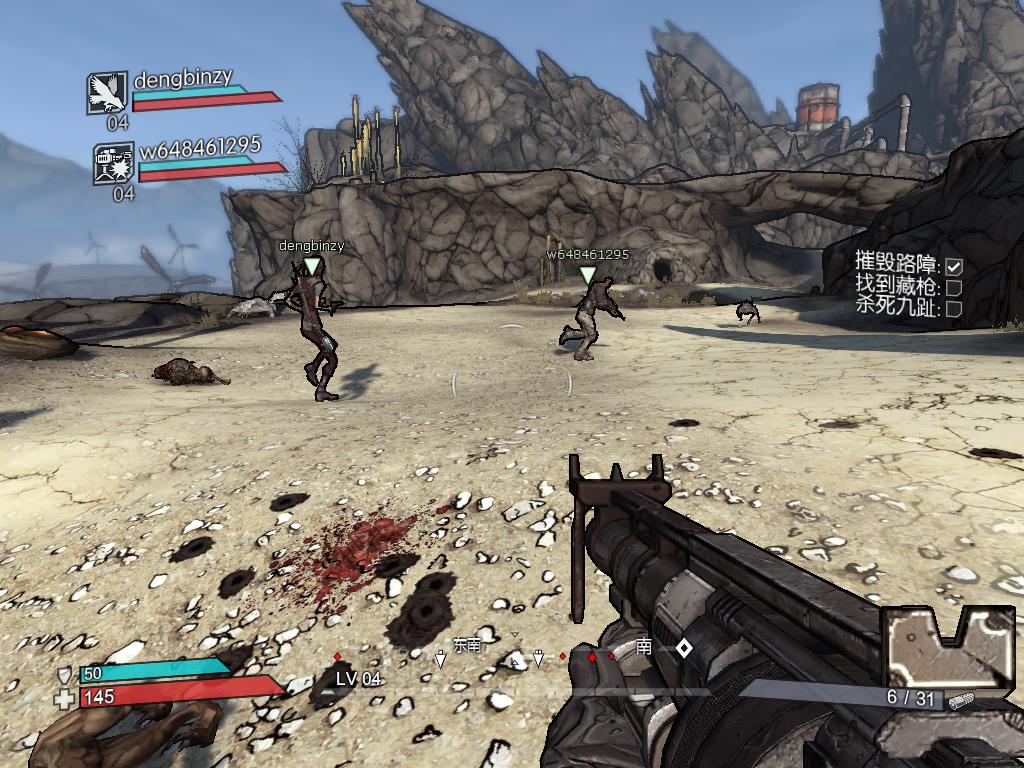Click the 摧毁路障 objective checkbox
1024x768 pixels.
pyautogui.click(x=954, y=266)
